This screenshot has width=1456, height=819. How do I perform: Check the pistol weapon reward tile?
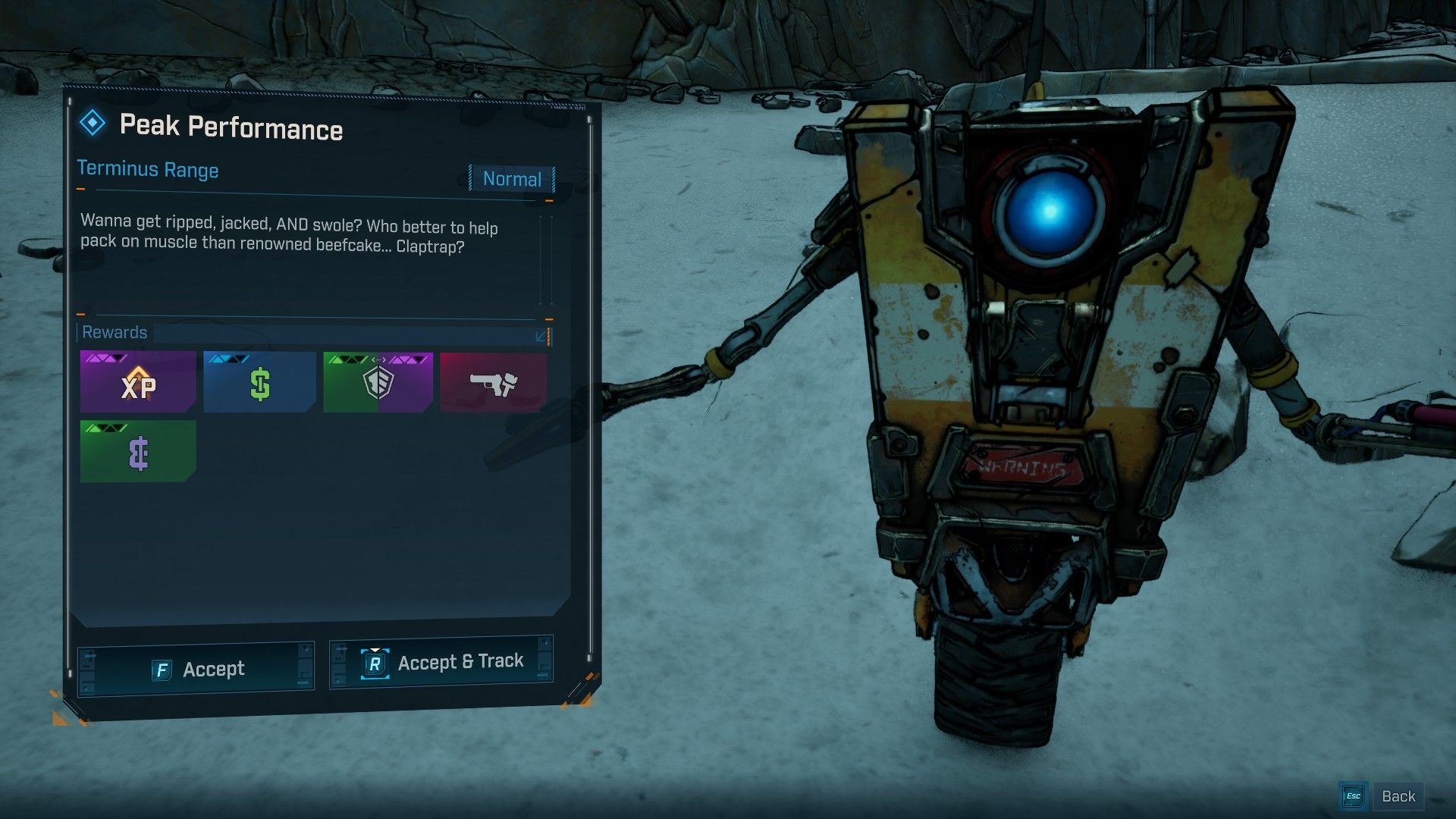coord(493,383)
